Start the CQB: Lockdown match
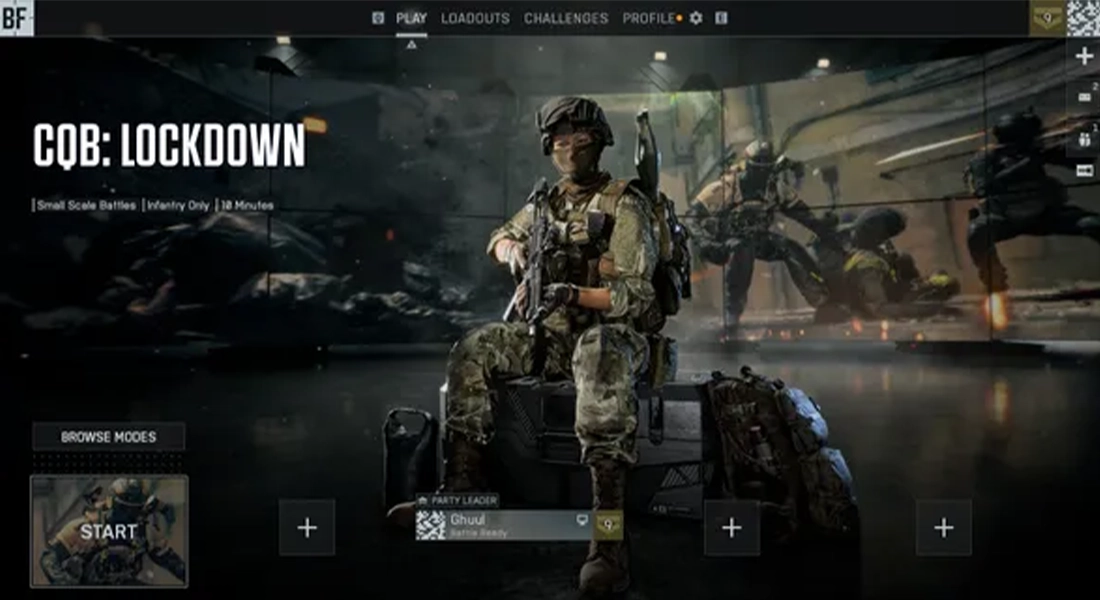Viewport: 1100px width, 600px height. coord(109,531)
